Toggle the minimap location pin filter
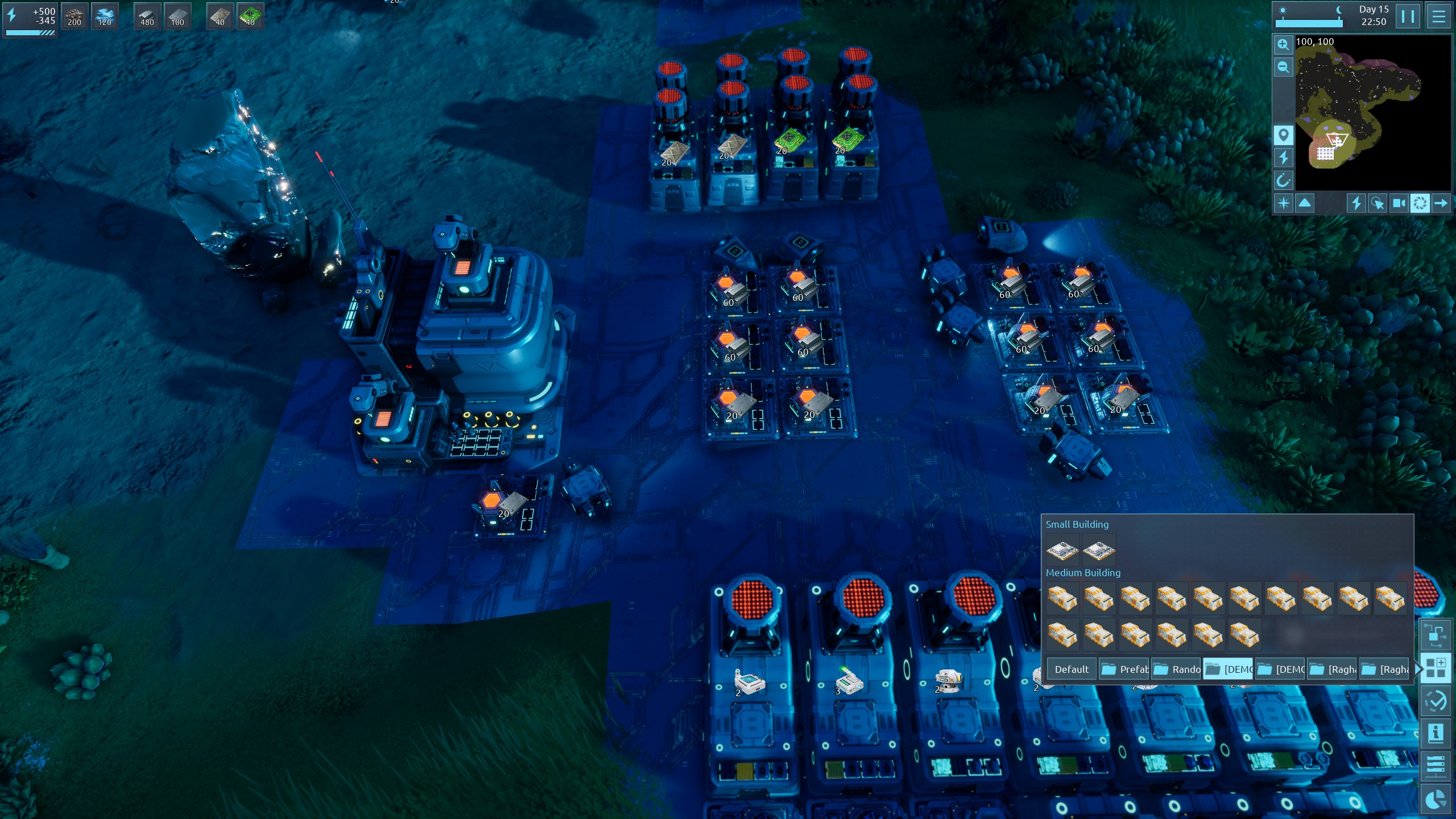Screen dimensions: 1456x819 [x=1283, y=135]
